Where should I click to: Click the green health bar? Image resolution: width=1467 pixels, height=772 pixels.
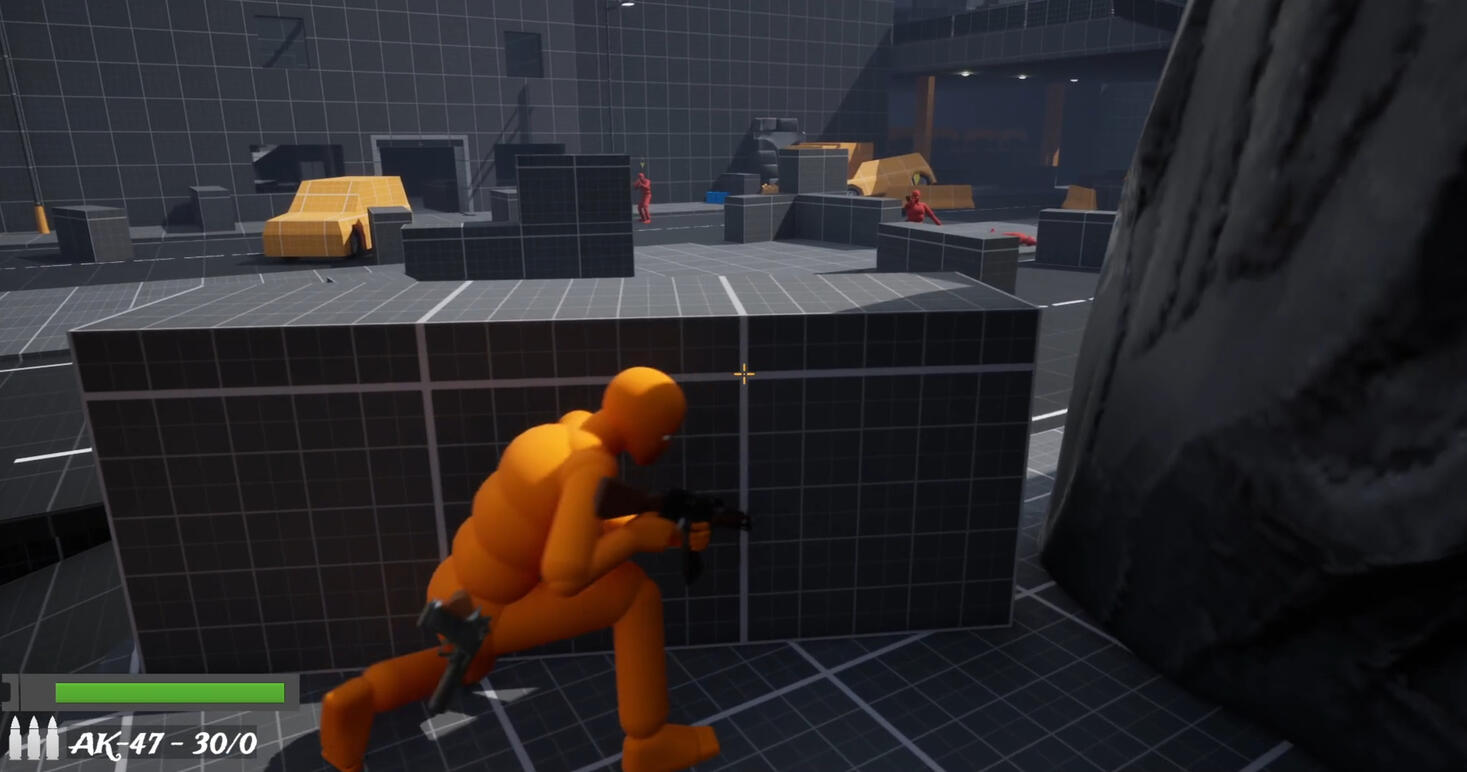point(170,692)
